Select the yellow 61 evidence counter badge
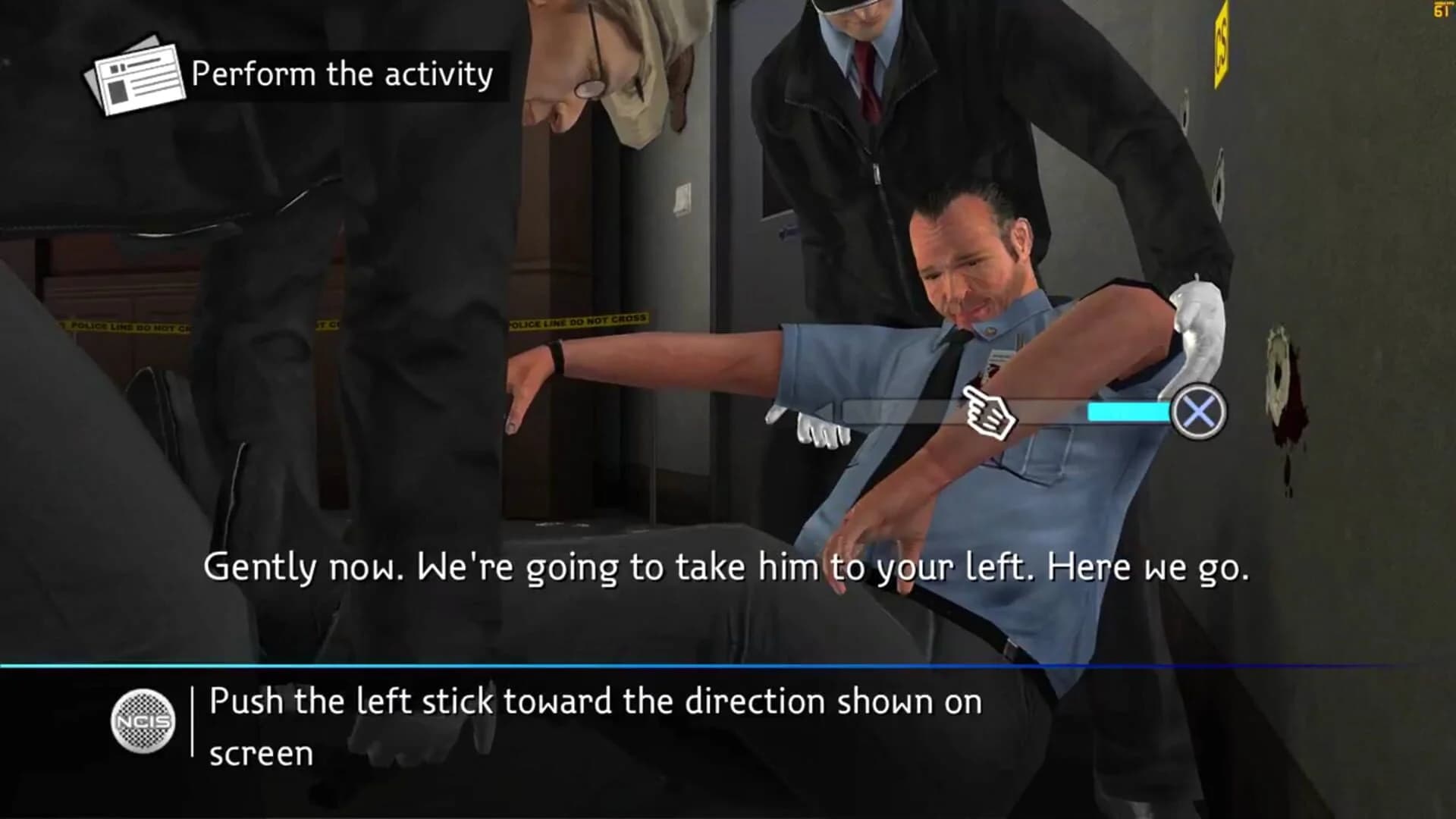Image resolution: width=1456 pixels, height=819 pixels. coord(1441,11)
